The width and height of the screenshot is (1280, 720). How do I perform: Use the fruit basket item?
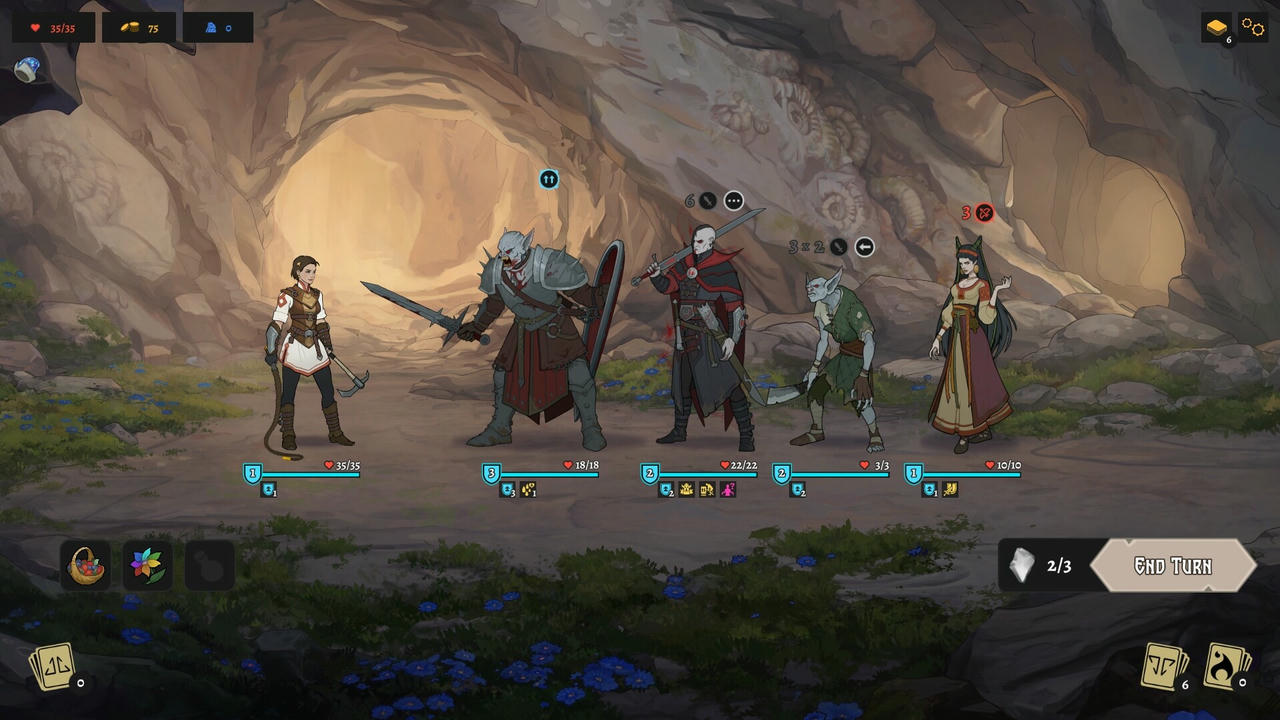(86, 565)
